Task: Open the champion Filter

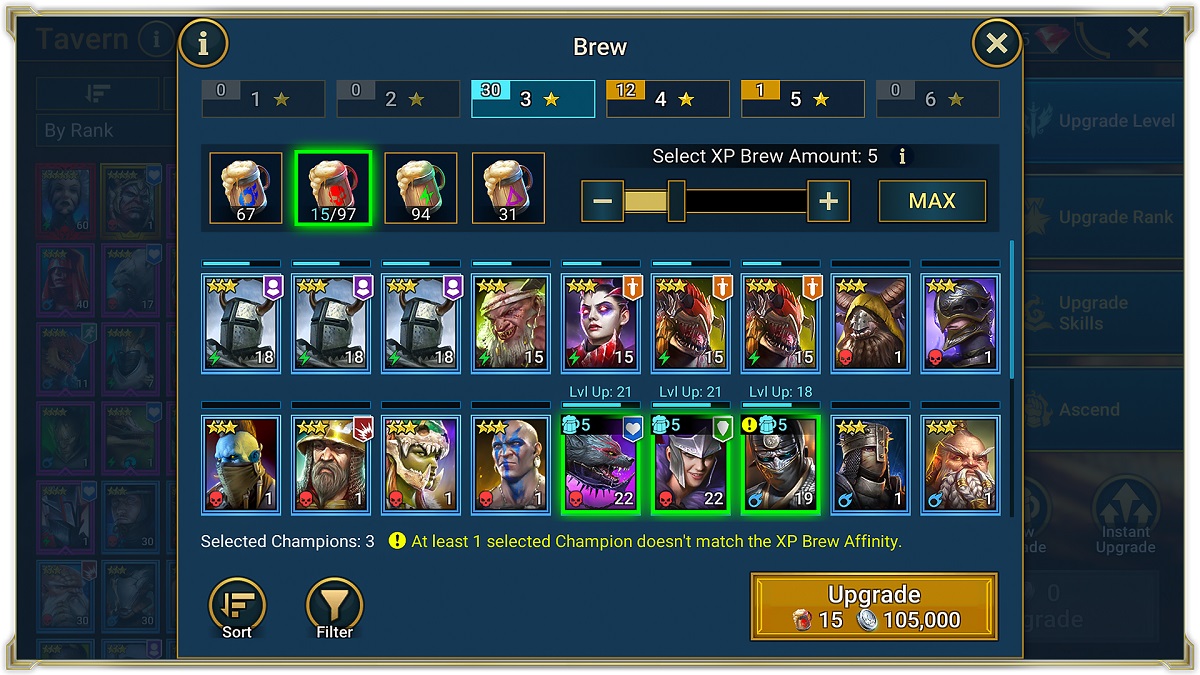Action: tap(334, 607)
